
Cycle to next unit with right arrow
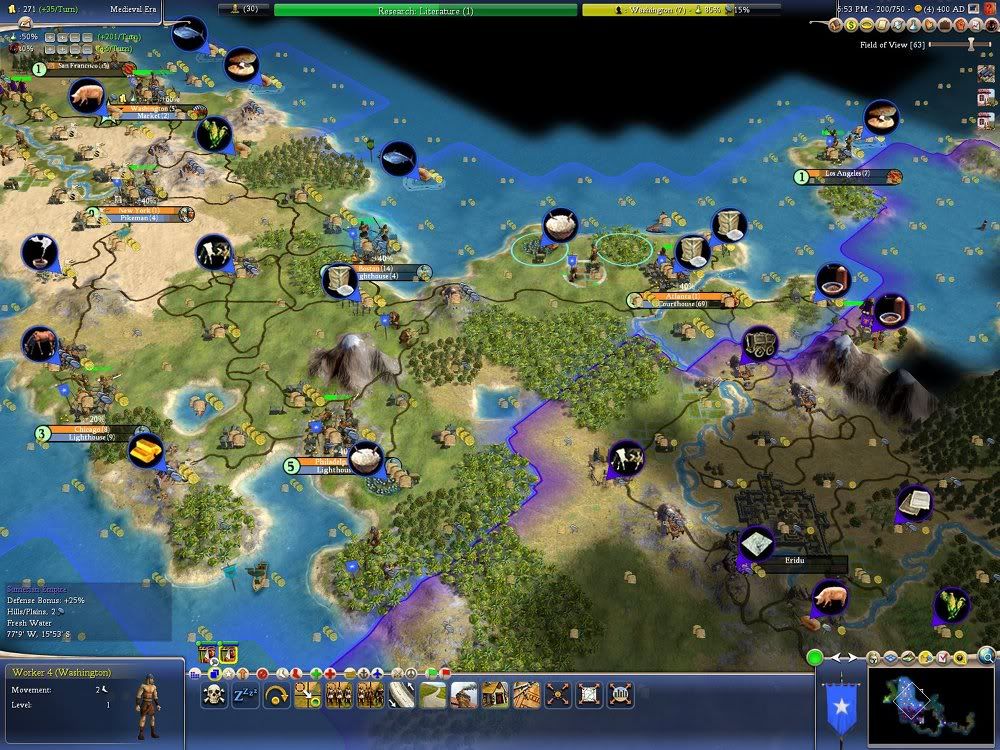[x=852, y=657]
